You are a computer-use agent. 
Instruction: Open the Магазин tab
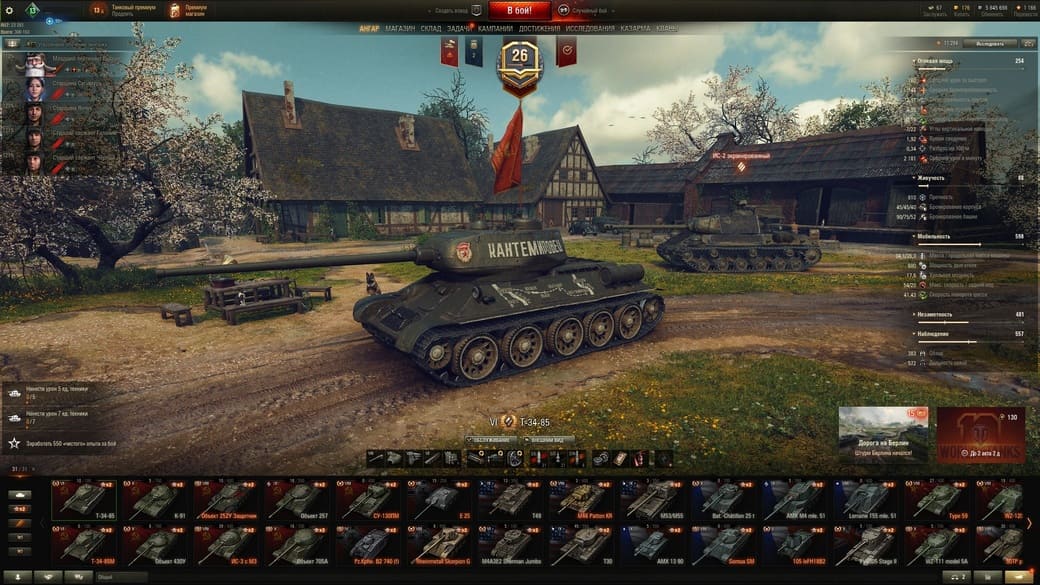pos(400,29)
